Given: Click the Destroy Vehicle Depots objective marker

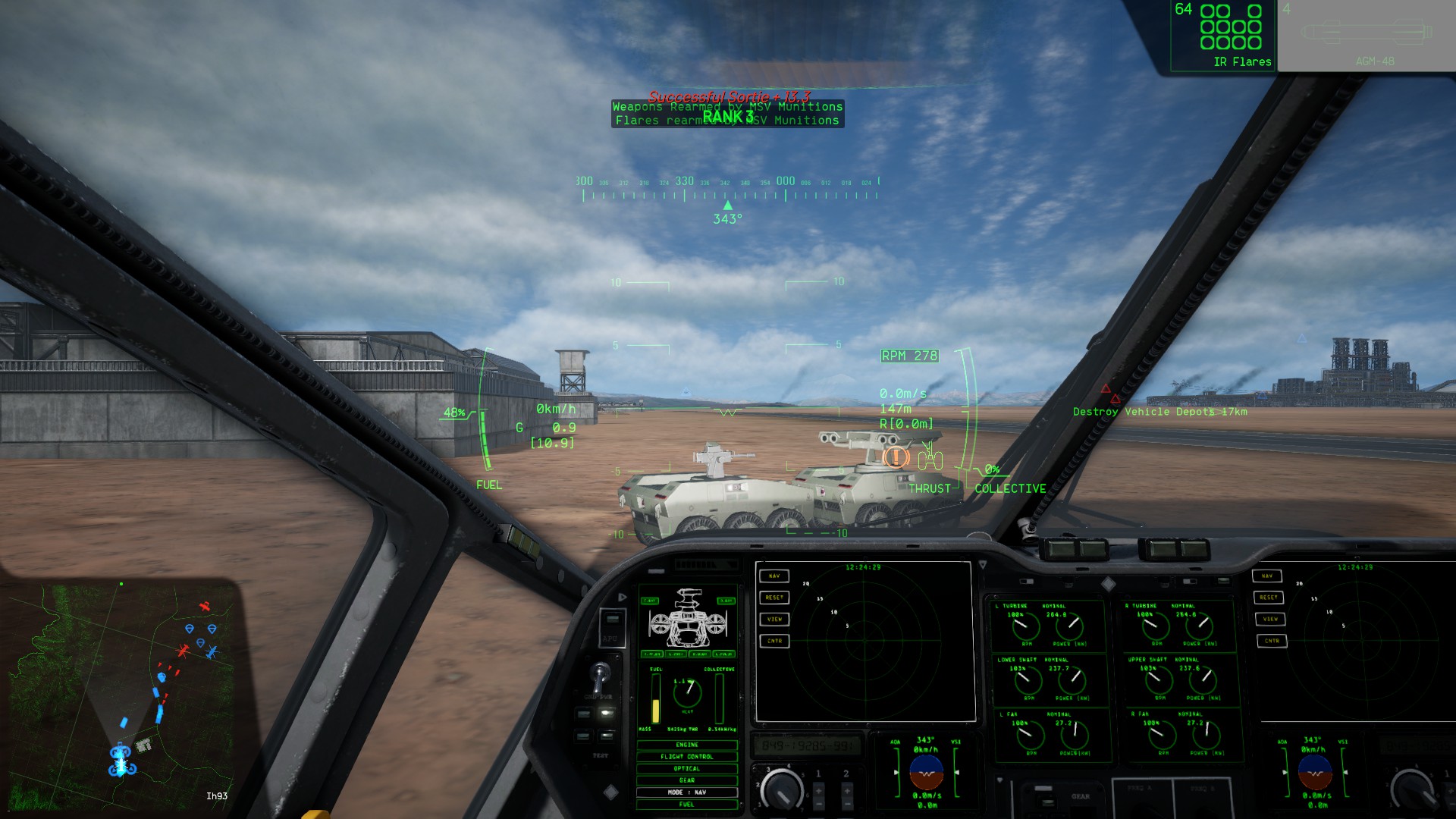Looking at the screenshot, I should pos(1159,412).
